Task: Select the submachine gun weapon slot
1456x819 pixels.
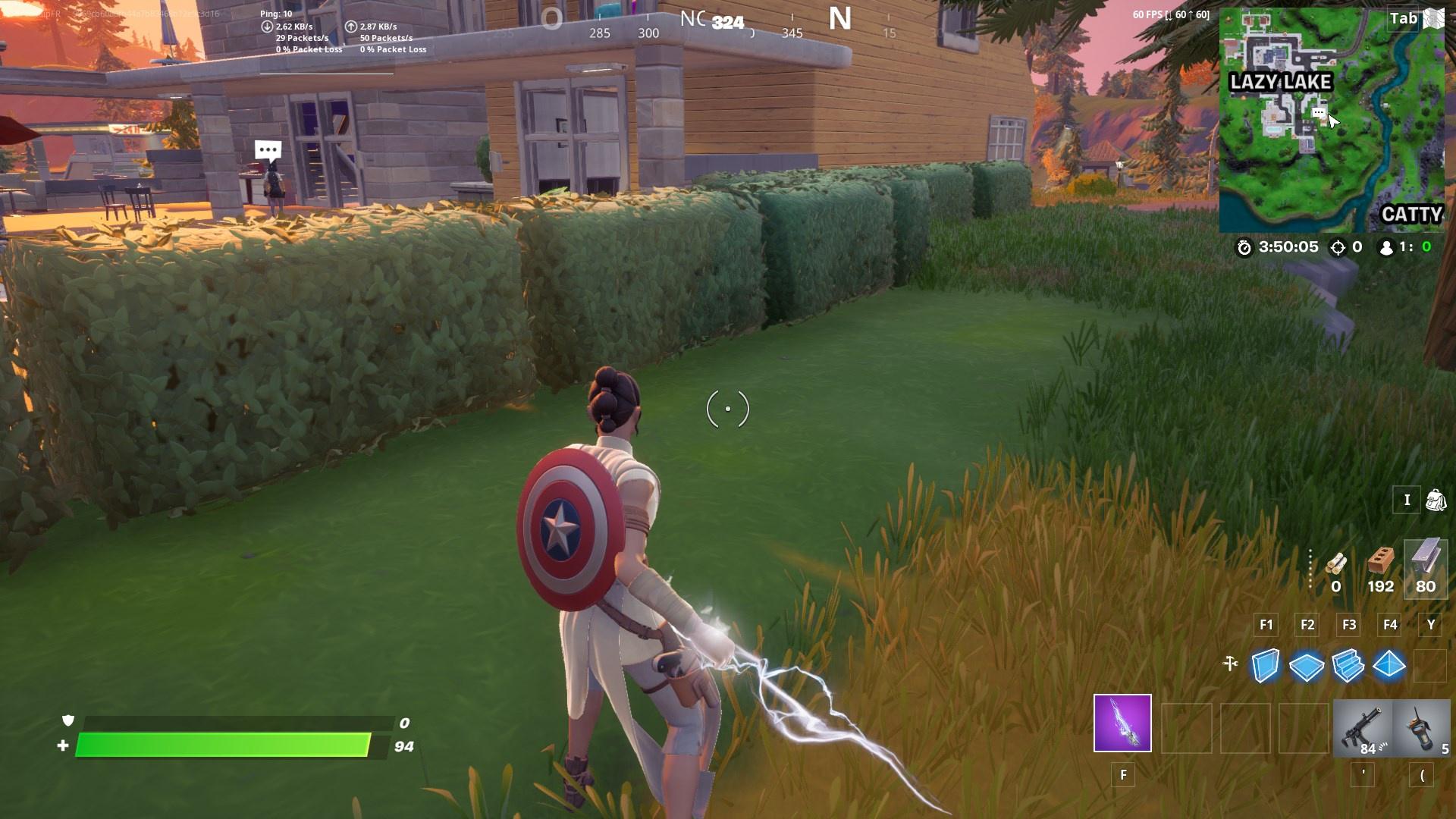Action: click(x=1365, y=728)
